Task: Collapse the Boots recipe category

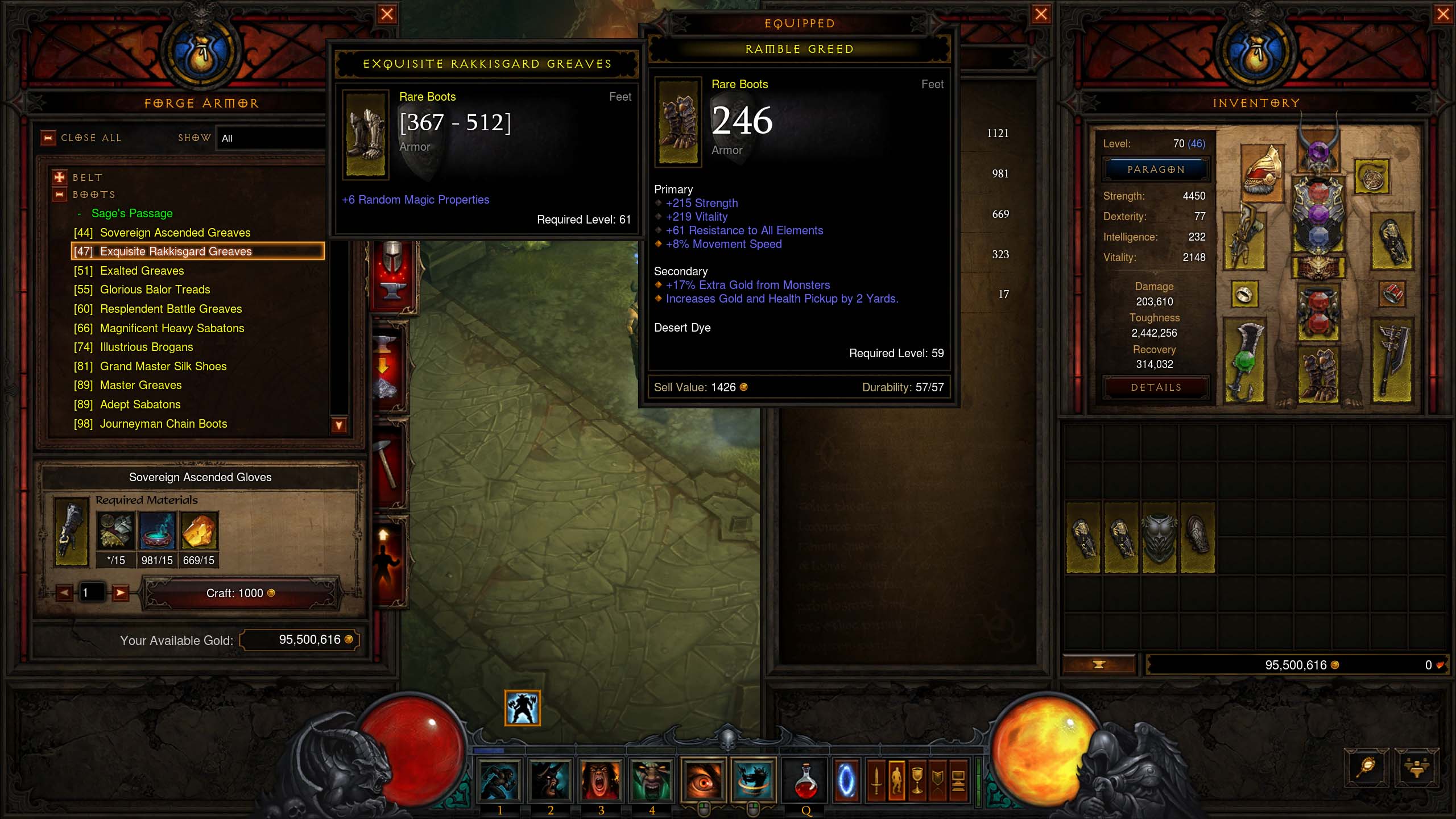Action: click(59, 195)
